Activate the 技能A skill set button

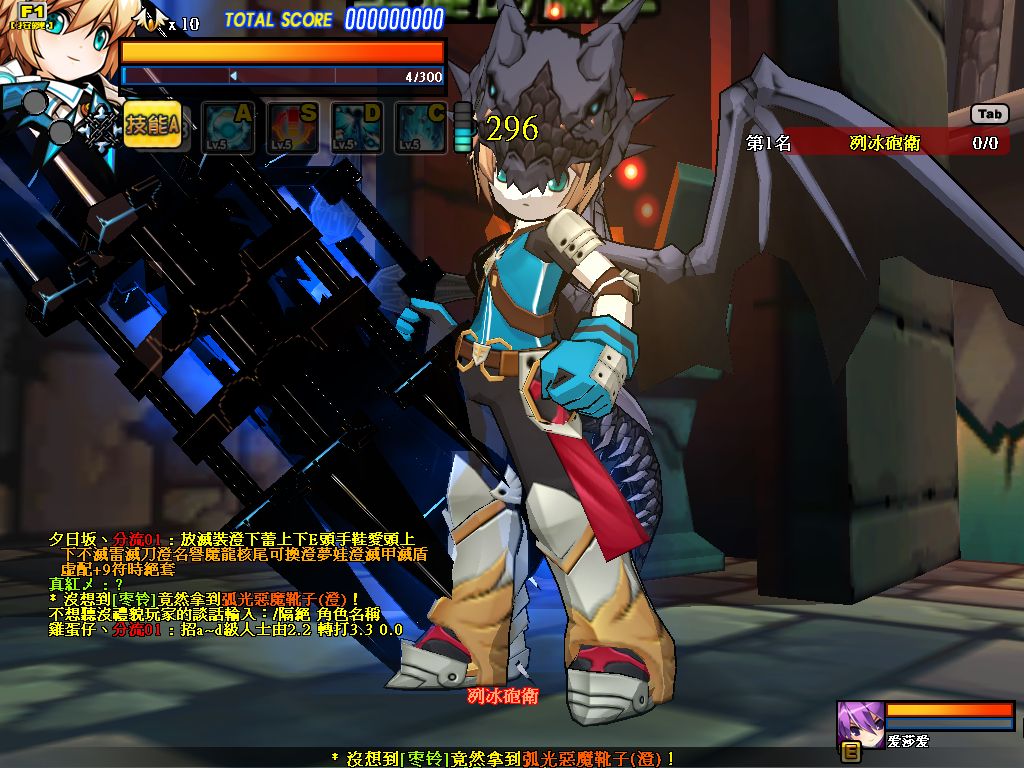pyautogui.click(x=152, y=126)
